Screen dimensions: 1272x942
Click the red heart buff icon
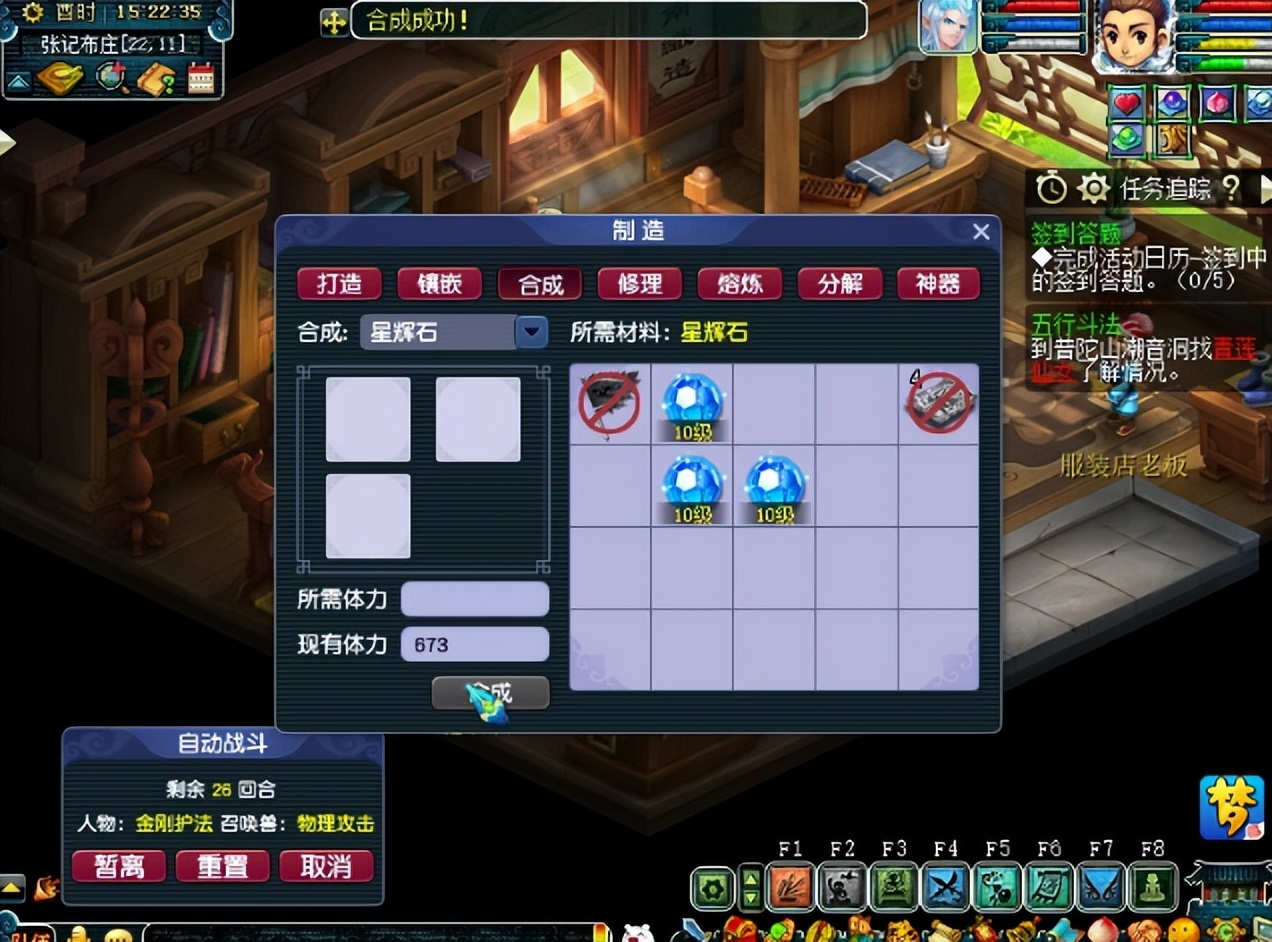tap(1127, 103)
